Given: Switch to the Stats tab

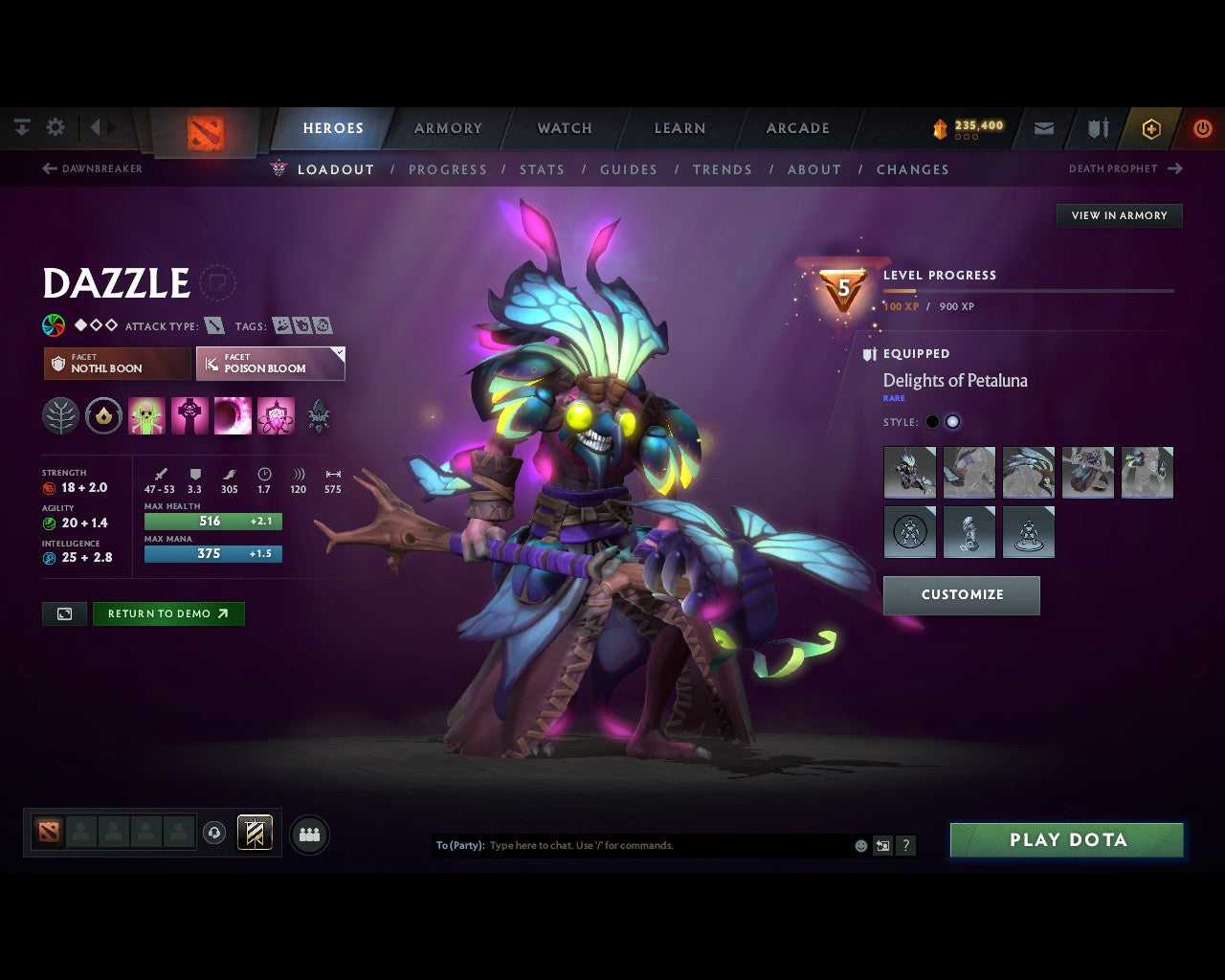Looking at the screenshot, I should 542,169.
